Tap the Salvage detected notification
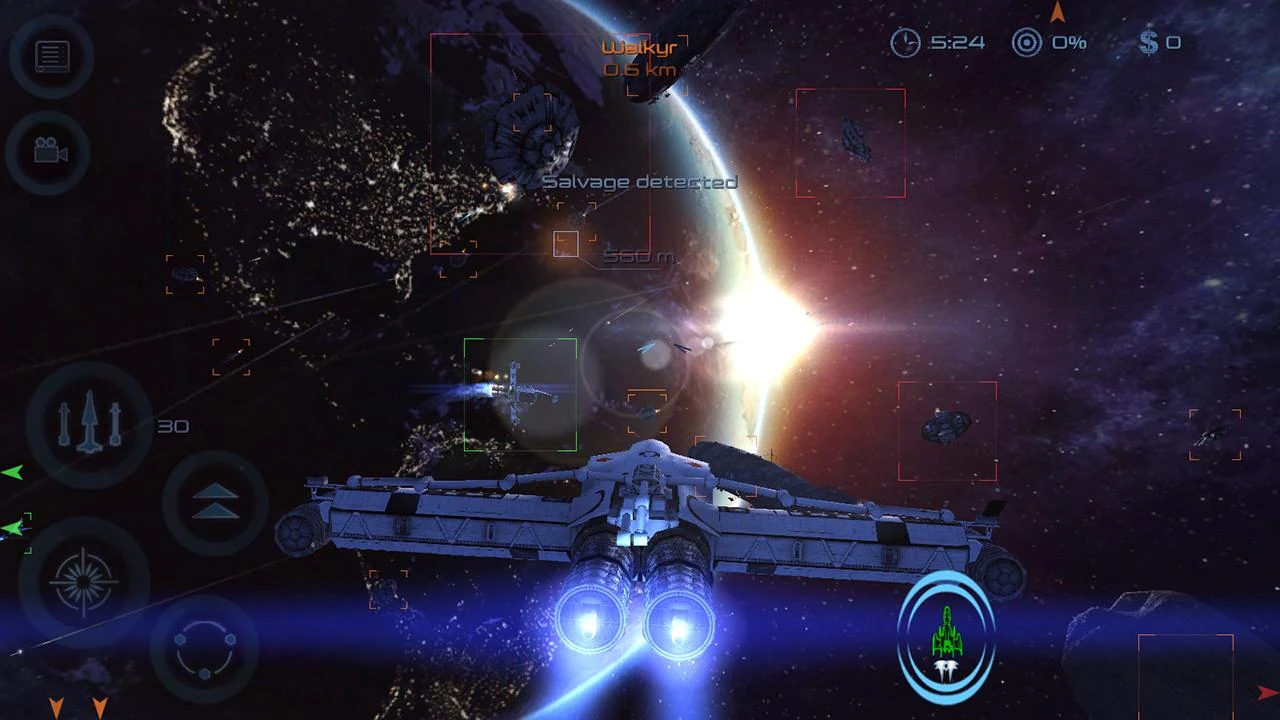1280x720 pixels. point(640,182)
